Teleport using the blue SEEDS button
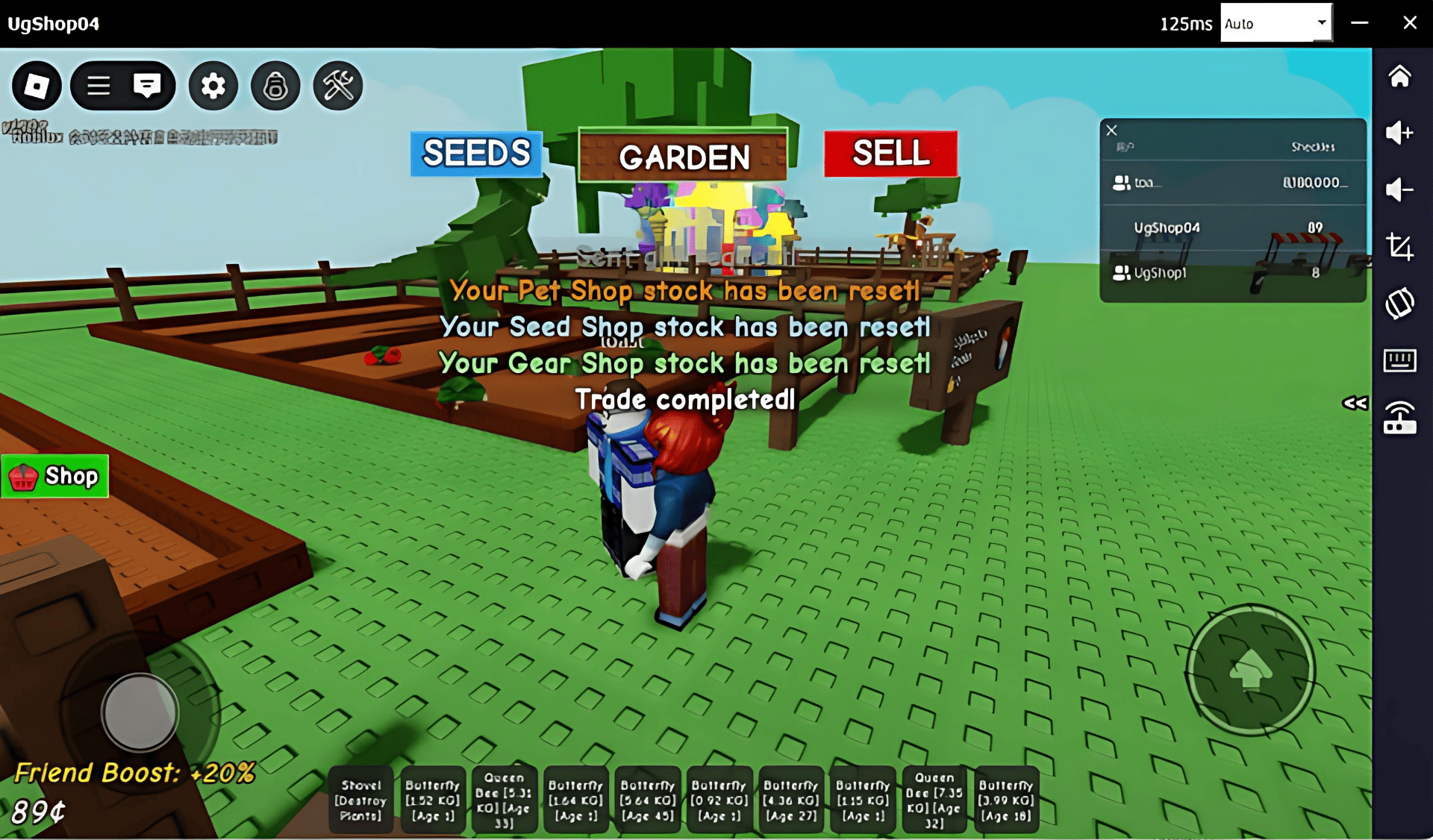The width and height of the screenshot is (1433, 840). point(476,154)
